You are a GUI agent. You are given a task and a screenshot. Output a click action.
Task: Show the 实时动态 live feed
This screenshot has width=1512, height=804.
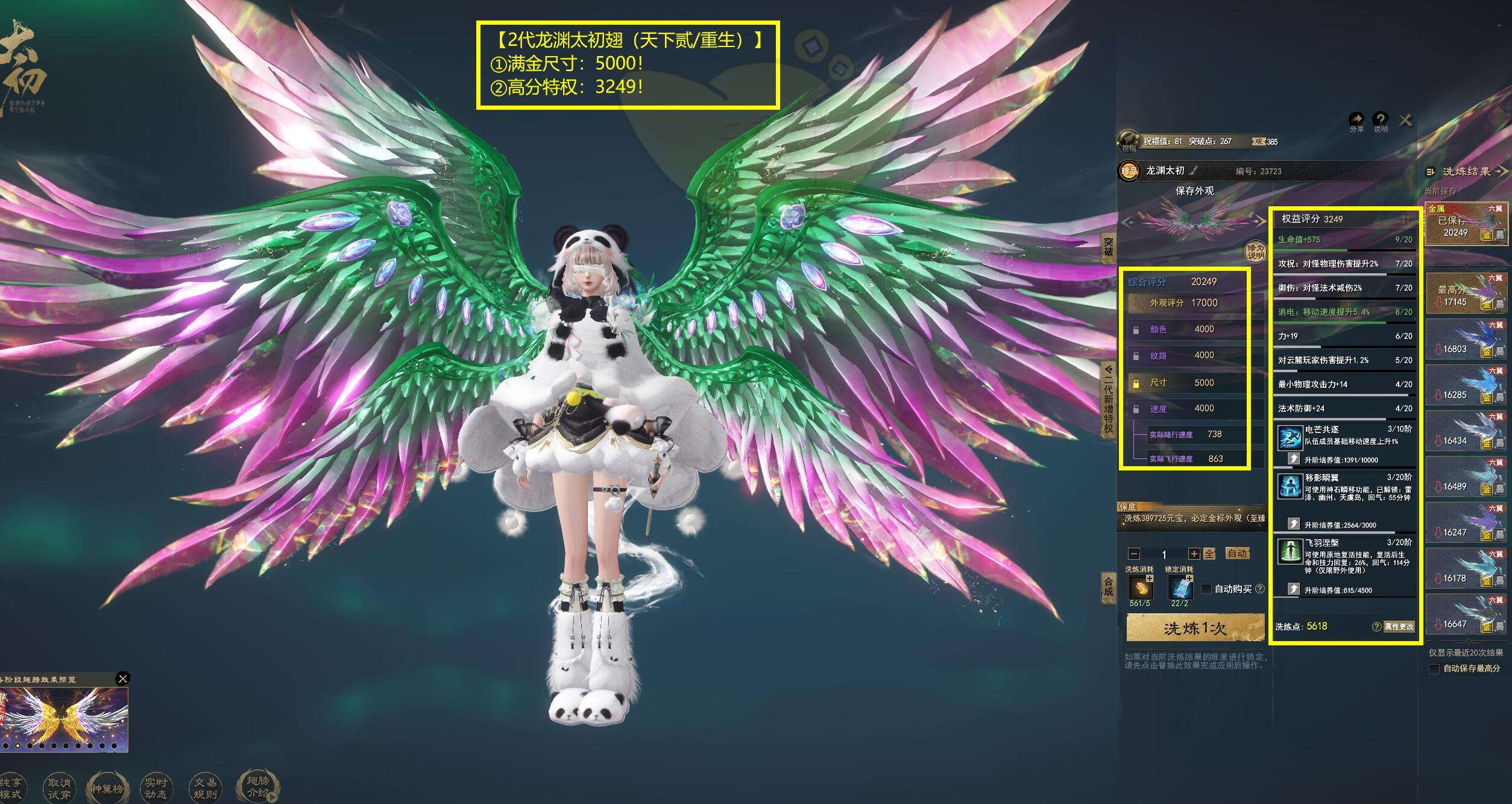coord(156,788)
